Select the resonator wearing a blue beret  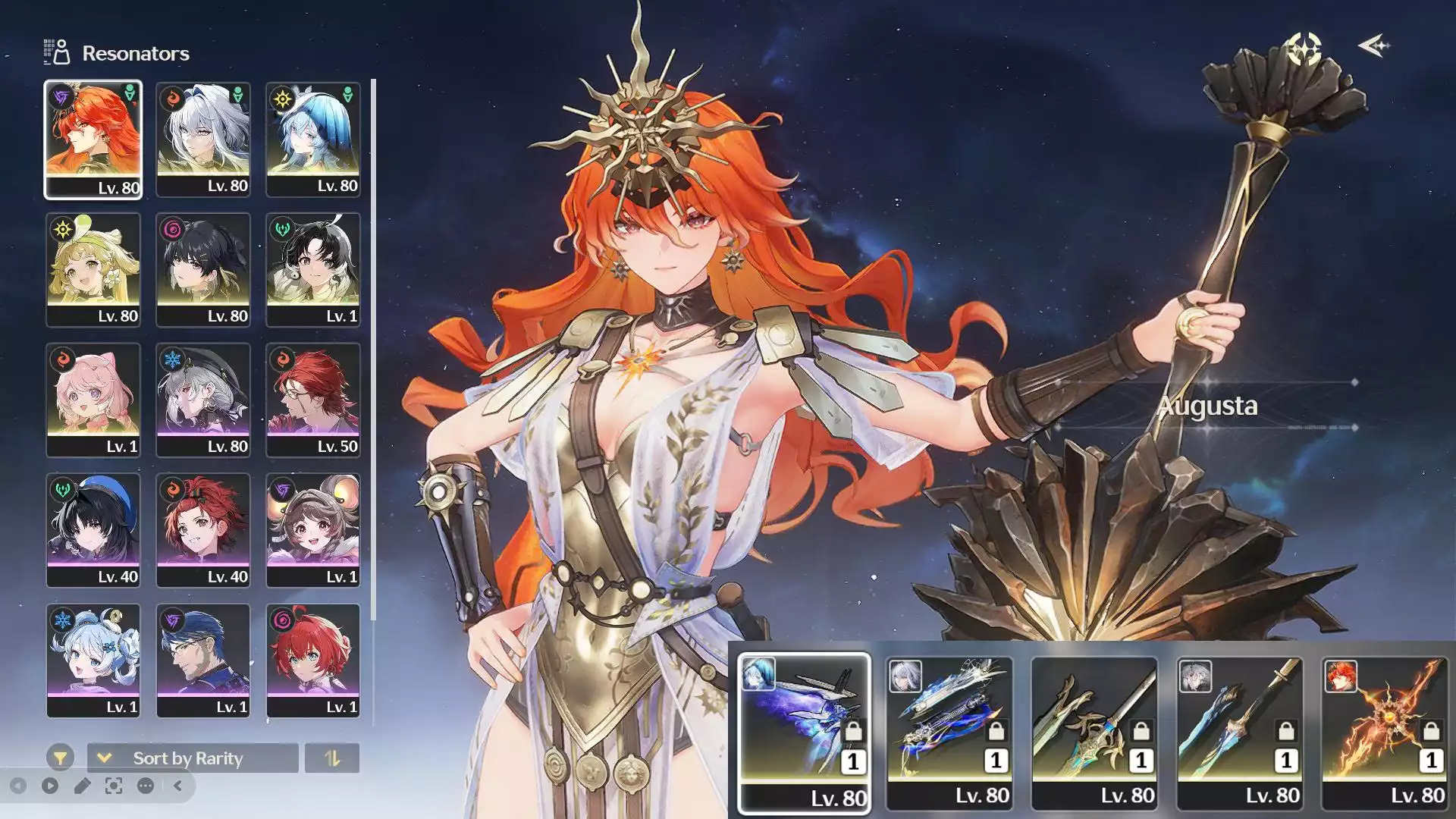coord(93,531)
